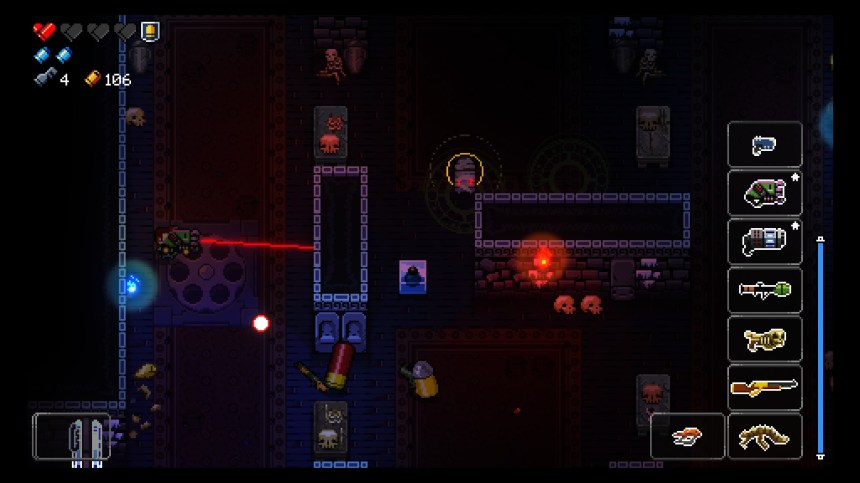
Task: Choose the green and pink launcher weapon
Action: [764, 193]
